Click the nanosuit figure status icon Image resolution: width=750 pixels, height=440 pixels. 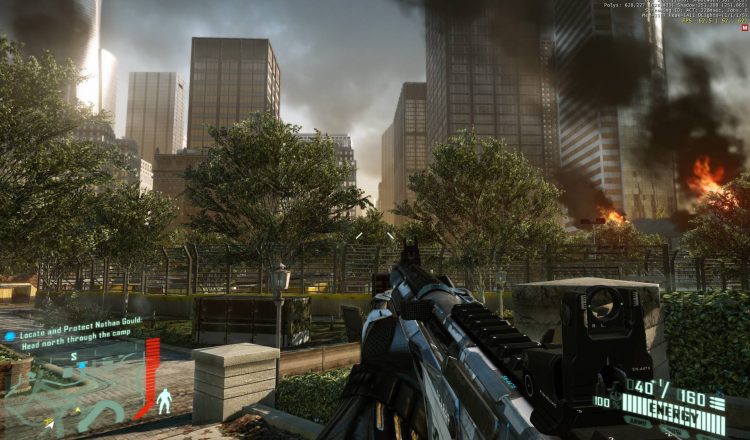click(164, 400)
